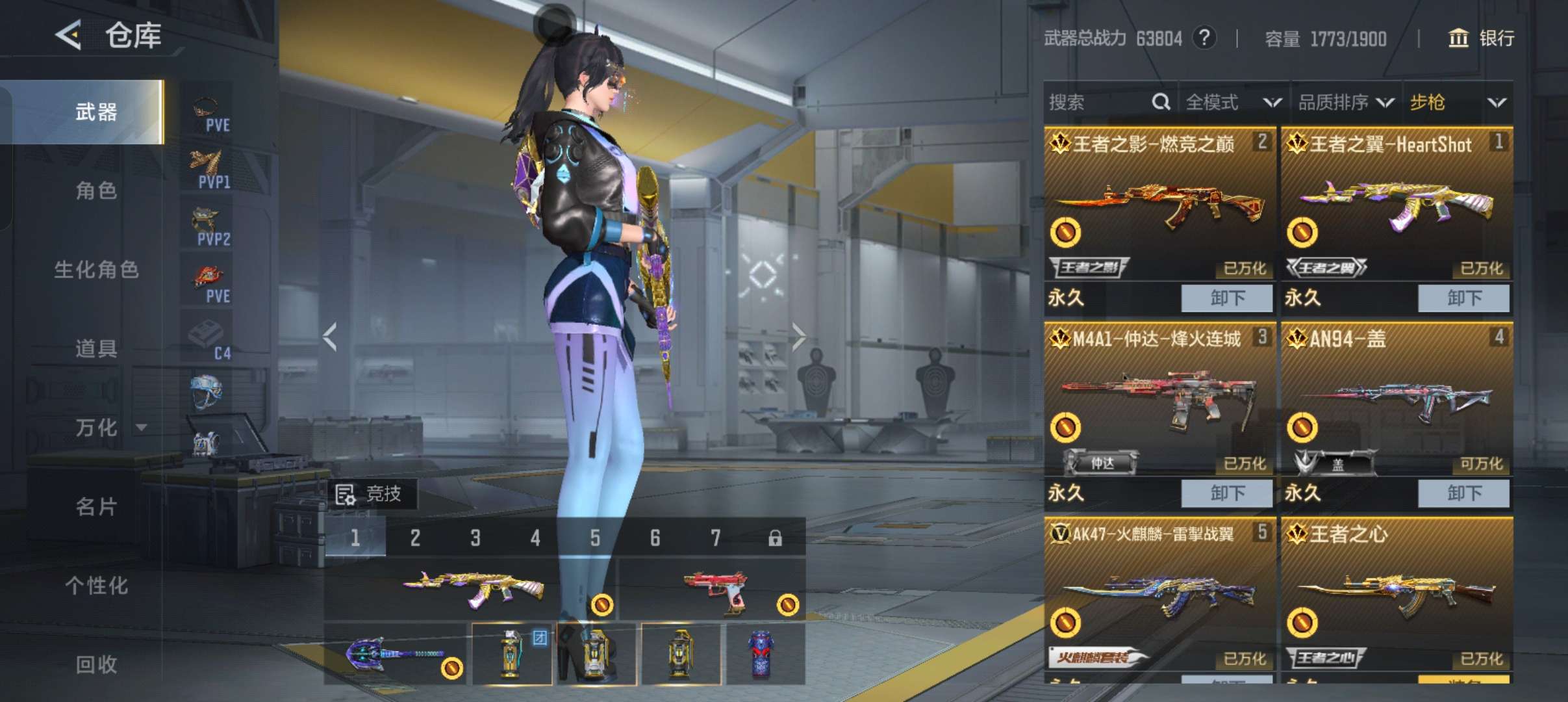Screen dimensions: 1568x702
Task: Select the PVP1 loadout icon
Action: click(208, 169)
